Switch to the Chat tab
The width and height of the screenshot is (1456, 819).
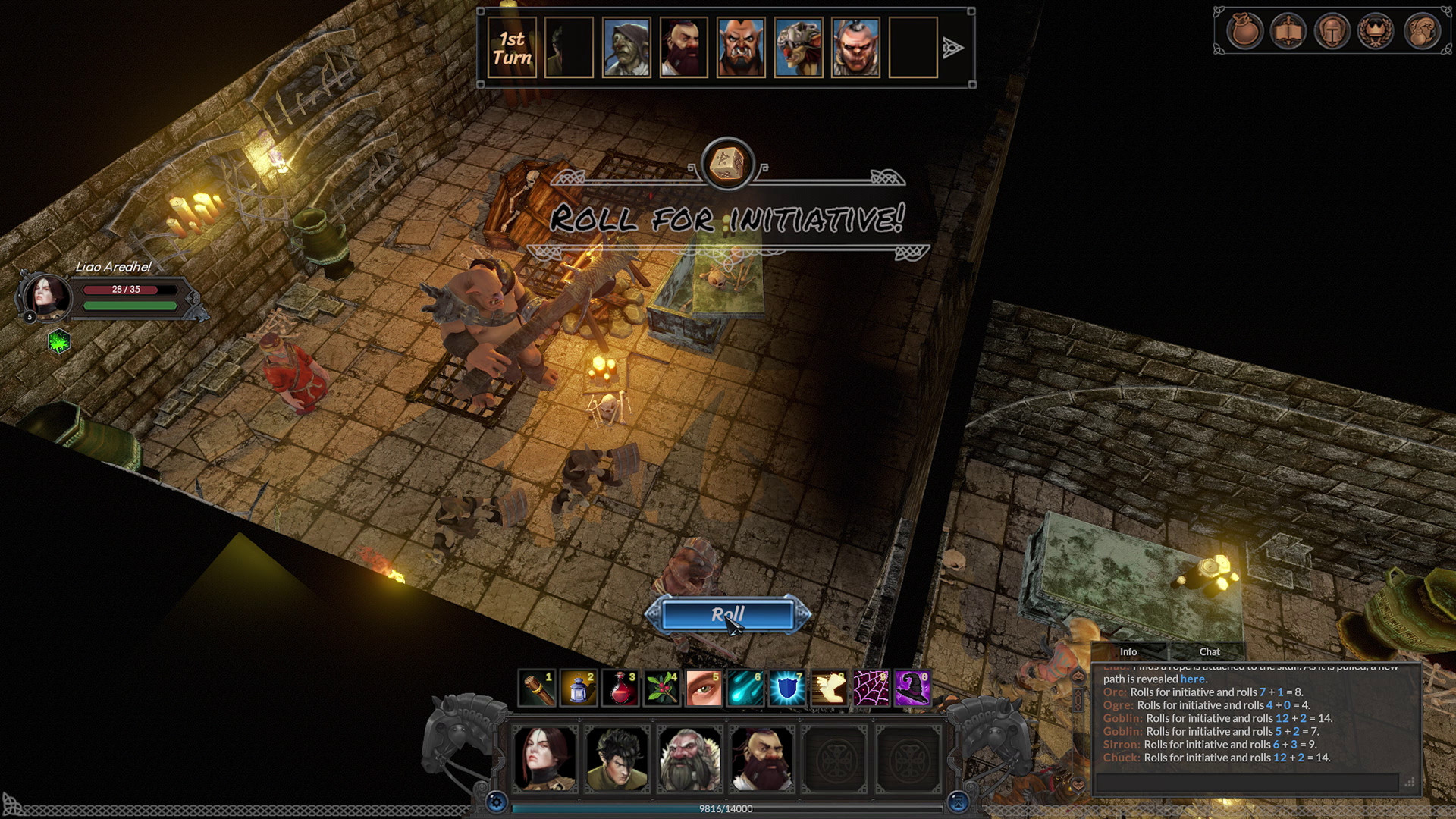(1210, 651)
